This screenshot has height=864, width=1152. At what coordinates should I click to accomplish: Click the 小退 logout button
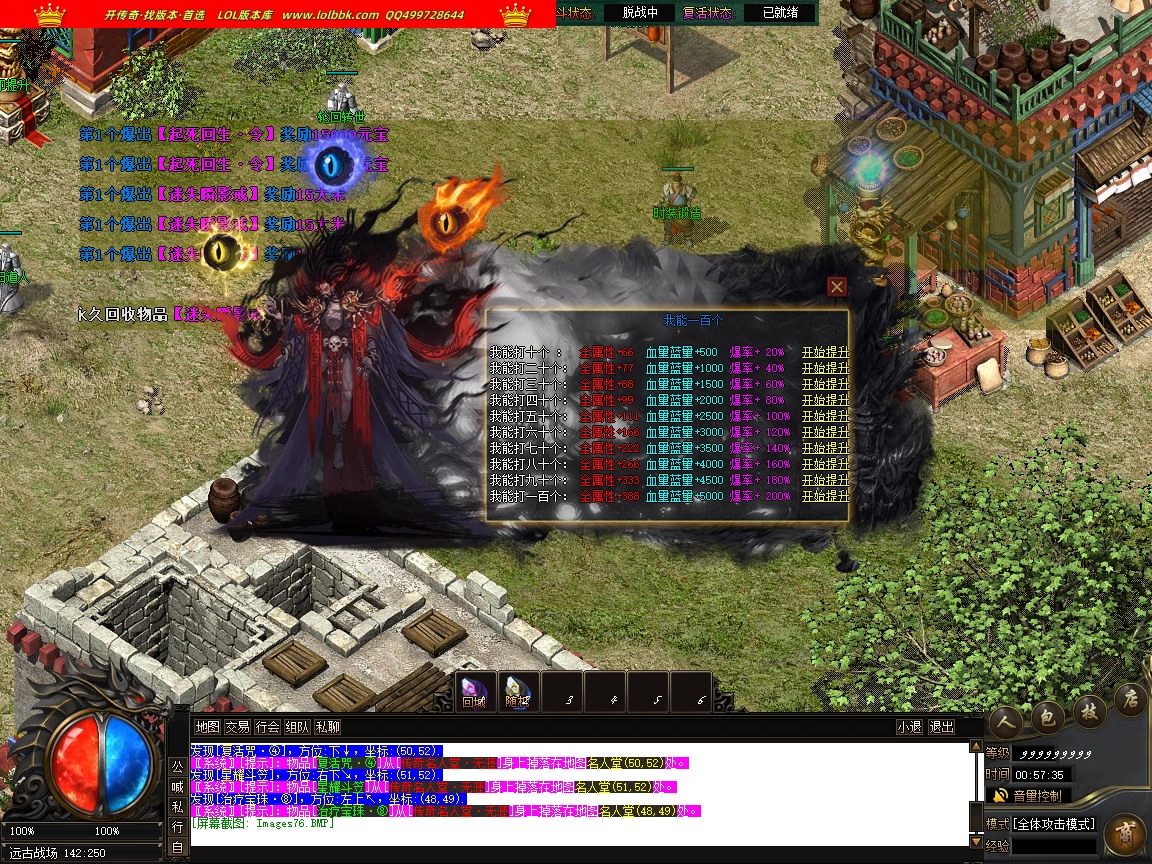(x=909, y=727)
